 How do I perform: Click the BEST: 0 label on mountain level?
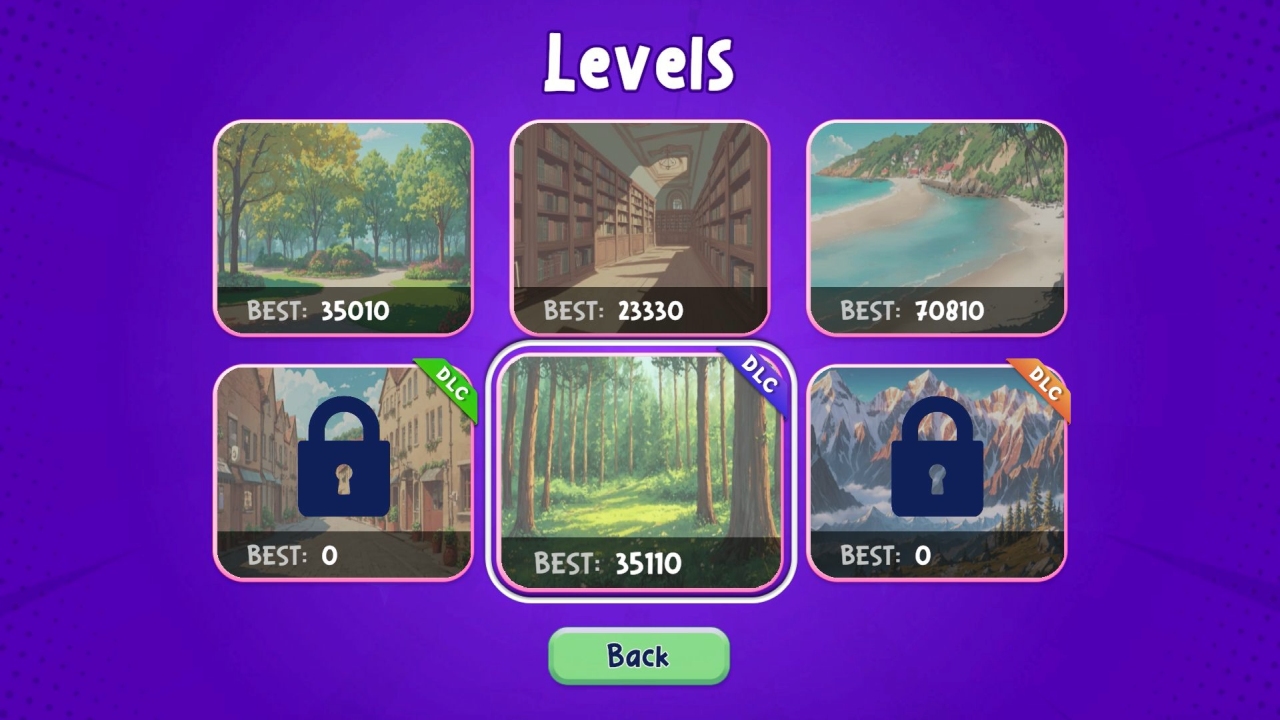click(884, 556)
